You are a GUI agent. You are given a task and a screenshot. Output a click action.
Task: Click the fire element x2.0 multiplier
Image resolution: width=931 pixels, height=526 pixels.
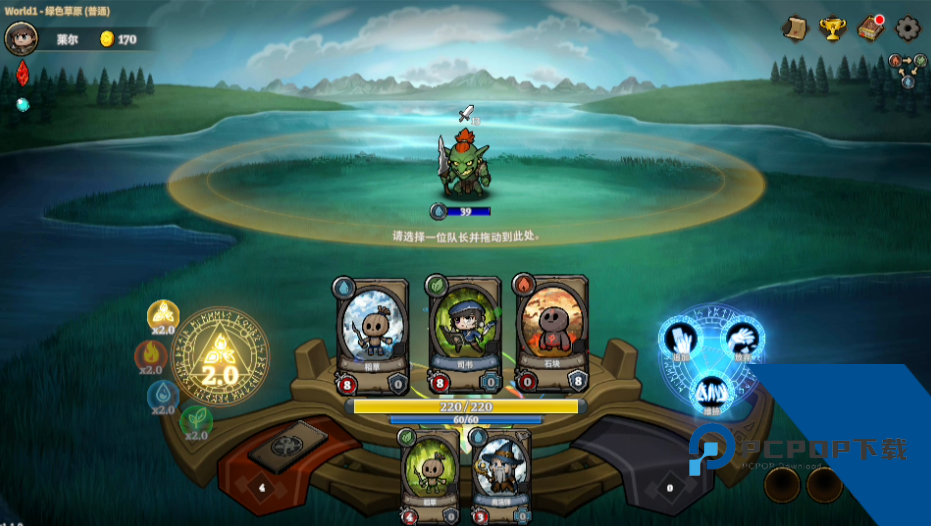151,355
